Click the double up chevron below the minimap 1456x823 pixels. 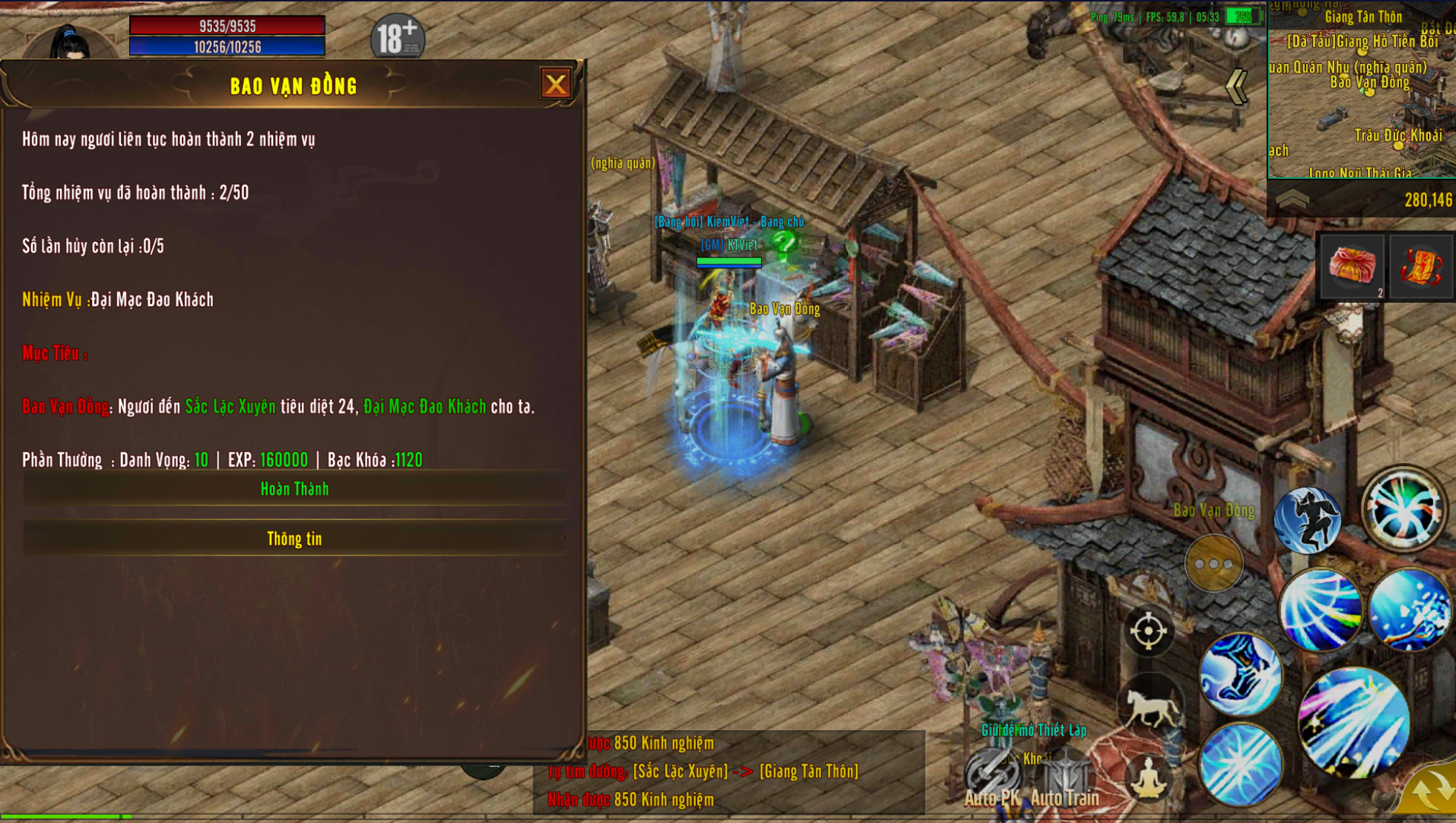point(1292,199)
